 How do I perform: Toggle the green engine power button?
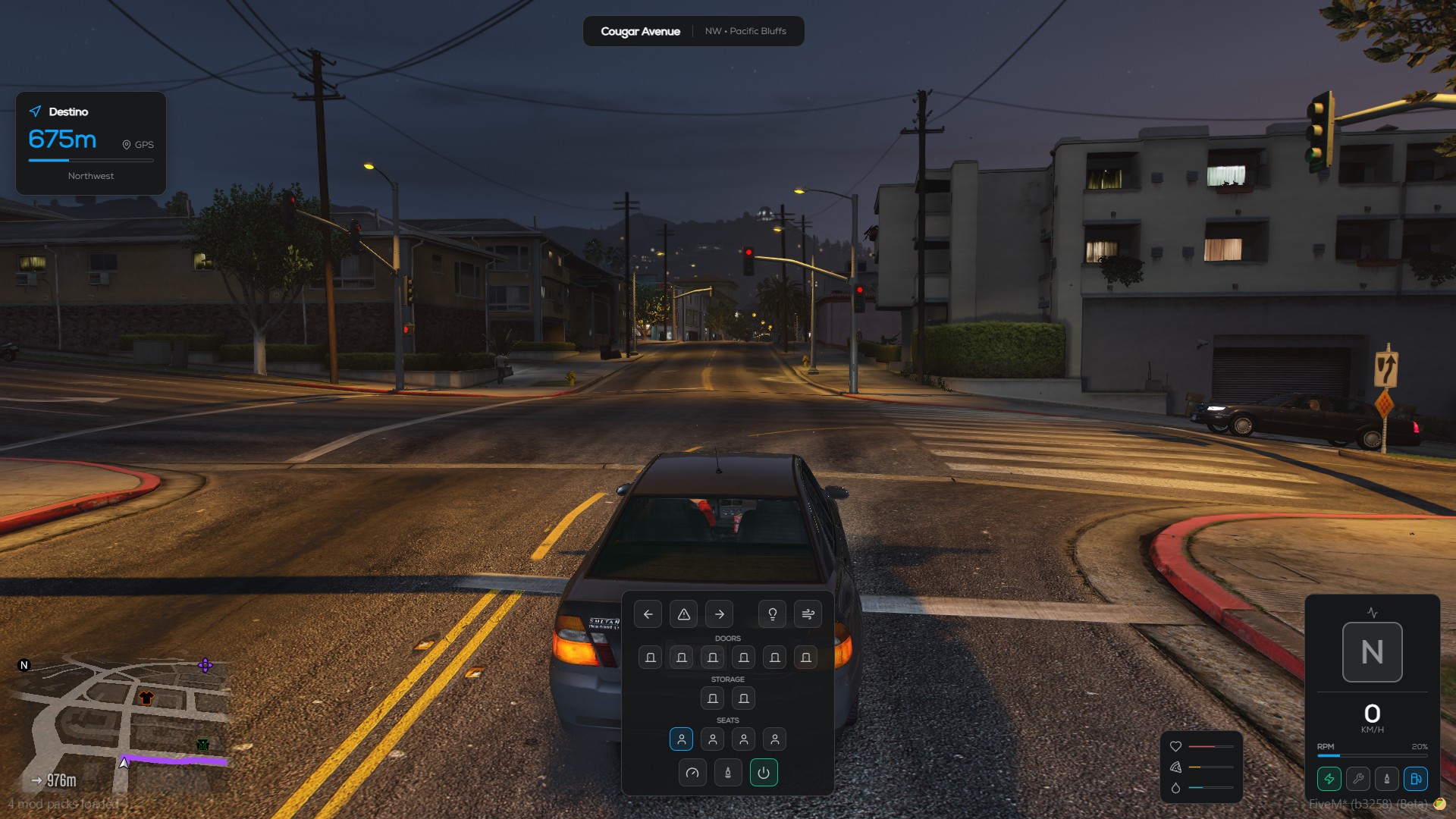(x=763, y=773)
